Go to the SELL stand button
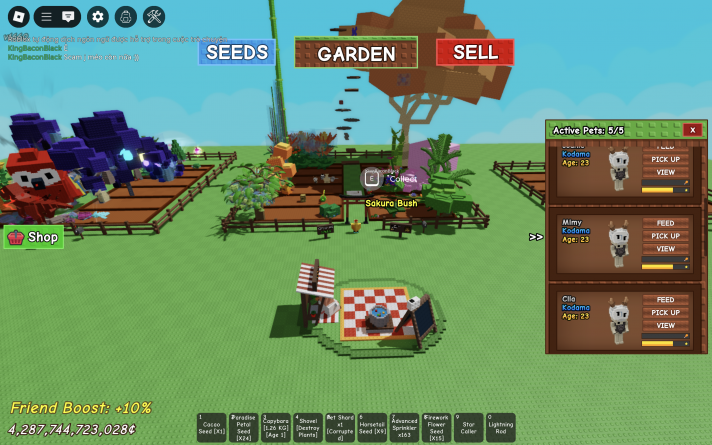Image resolution: width=712 pixels, height=445 pixels. point(475,52)
